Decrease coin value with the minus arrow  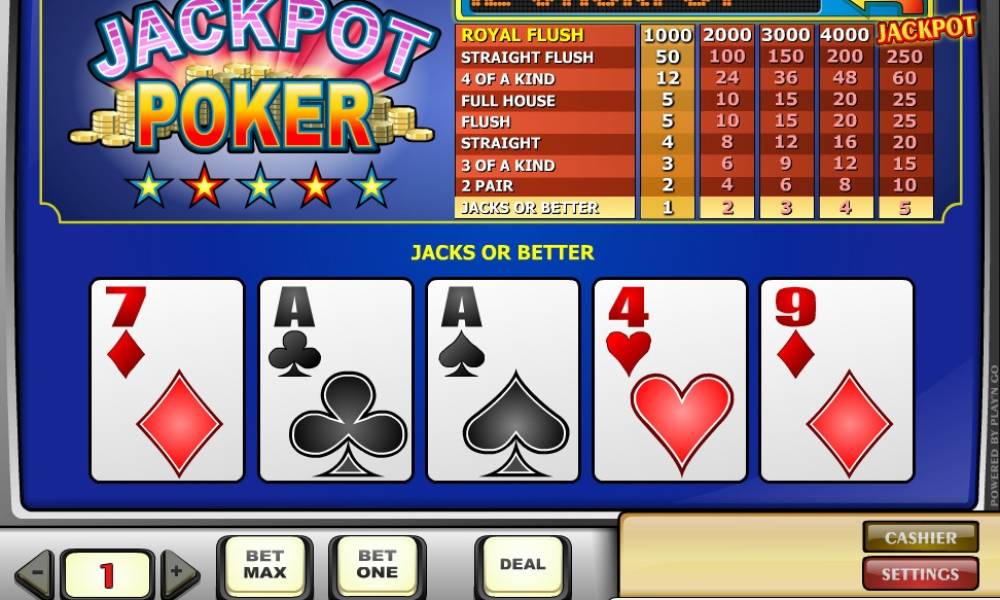[35, 575]
